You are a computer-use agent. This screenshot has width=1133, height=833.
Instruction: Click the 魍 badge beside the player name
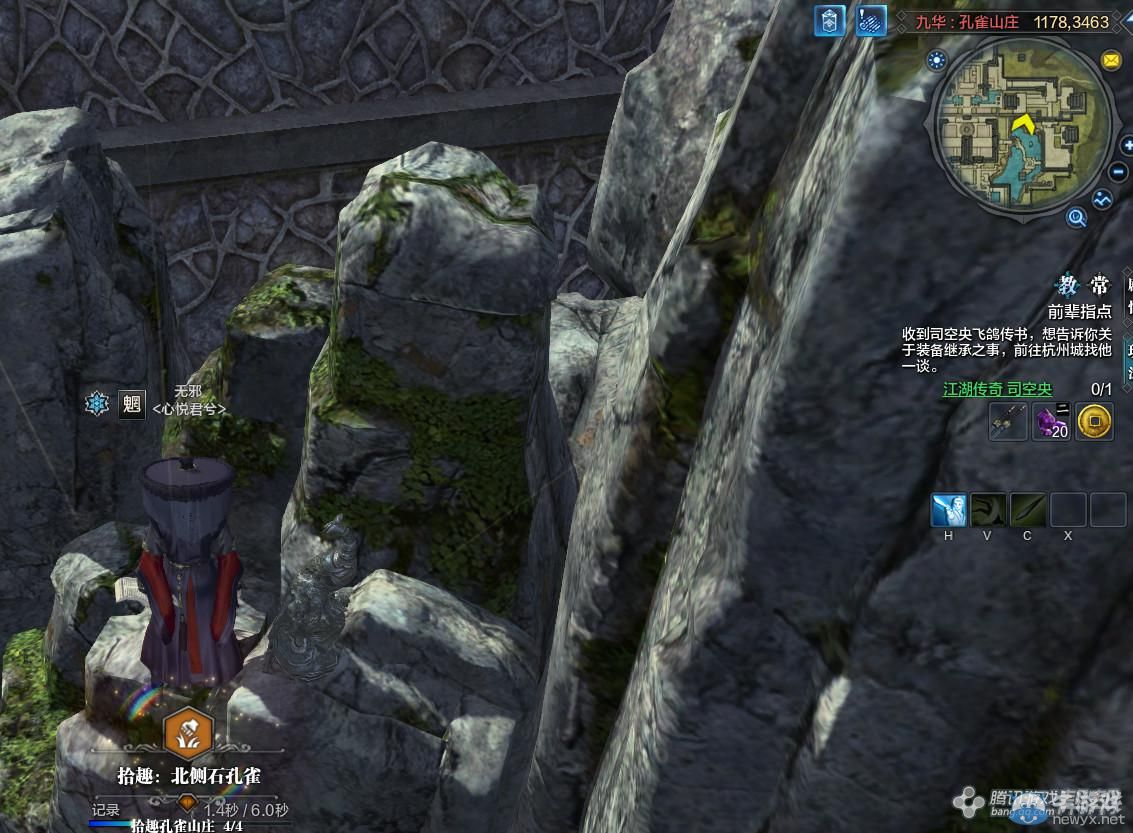(x=131, y=403)
